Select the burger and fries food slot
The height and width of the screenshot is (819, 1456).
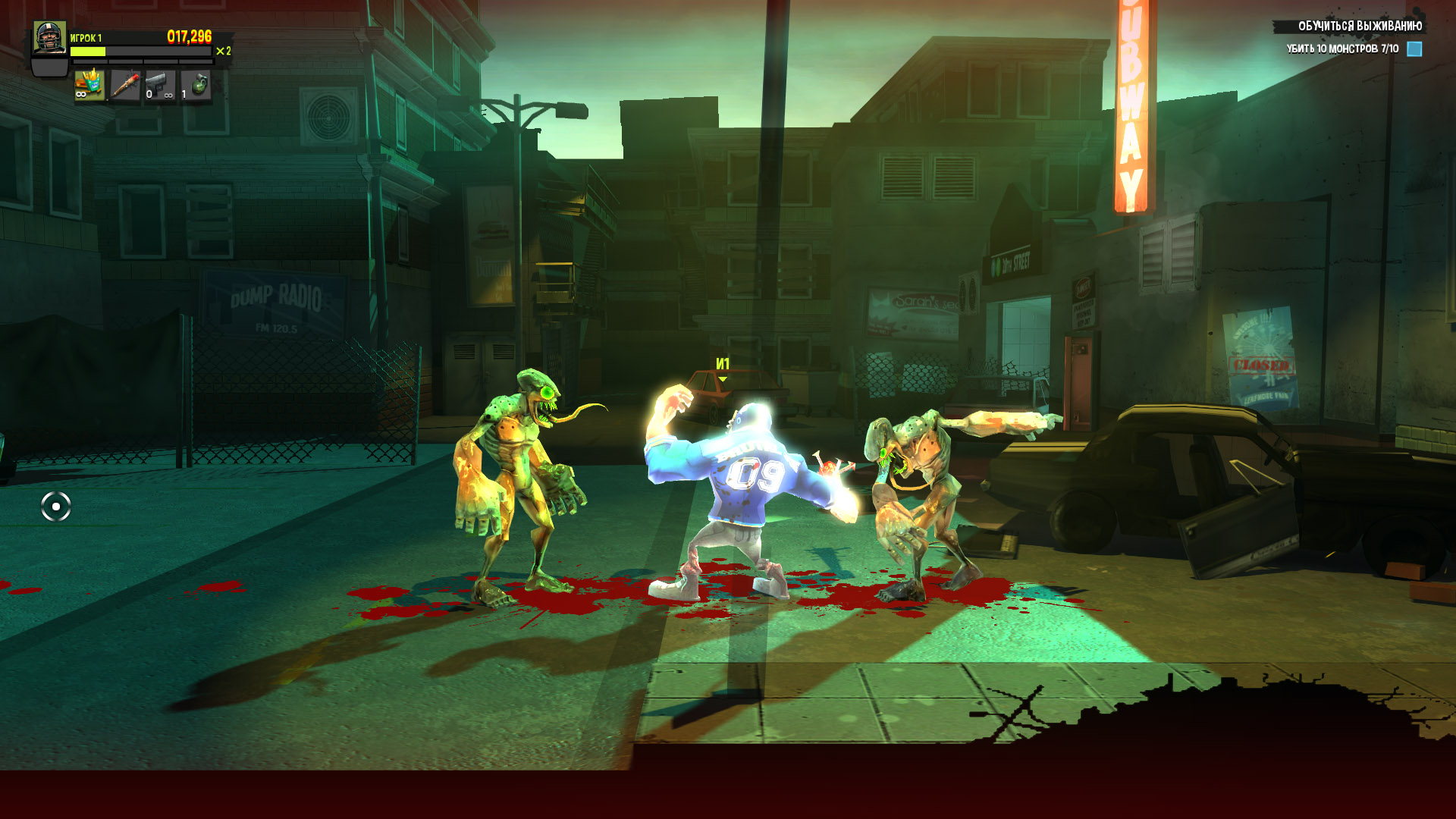click(89, 85)
